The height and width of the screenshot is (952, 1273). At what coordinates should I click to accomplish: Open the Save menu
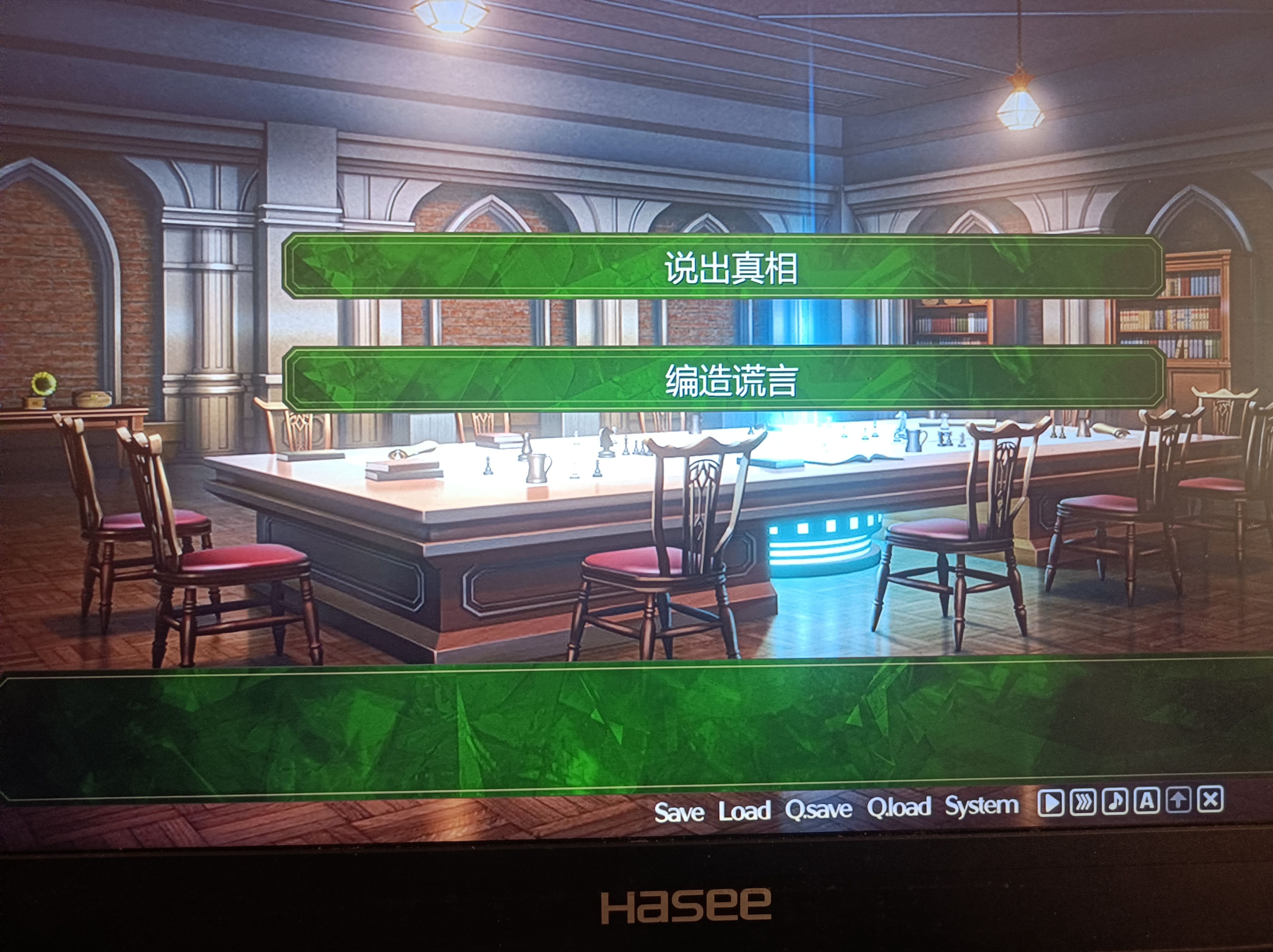[x=679, y=812]
